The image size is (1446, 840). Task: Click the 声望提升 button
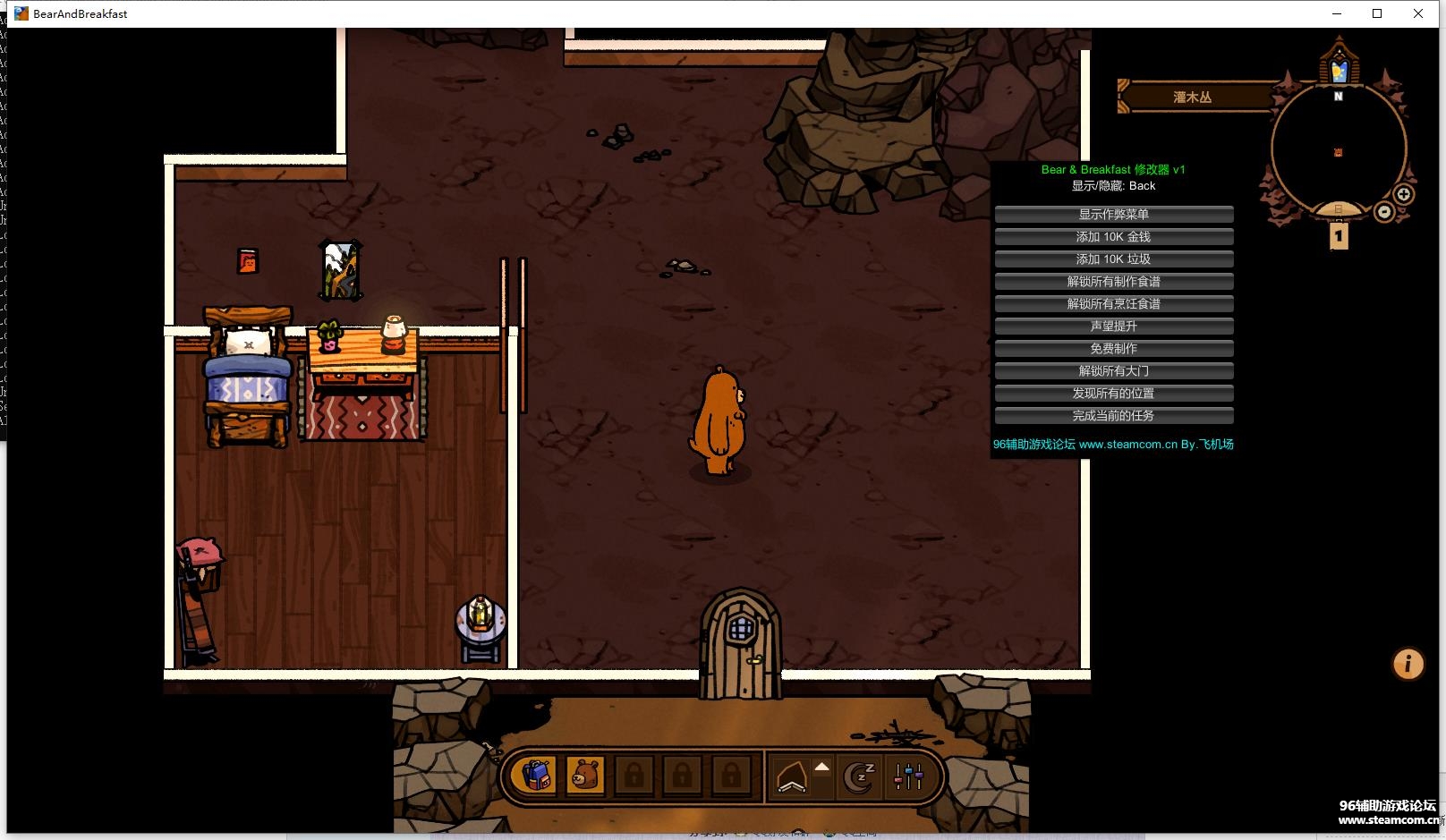click(1113, 327)
